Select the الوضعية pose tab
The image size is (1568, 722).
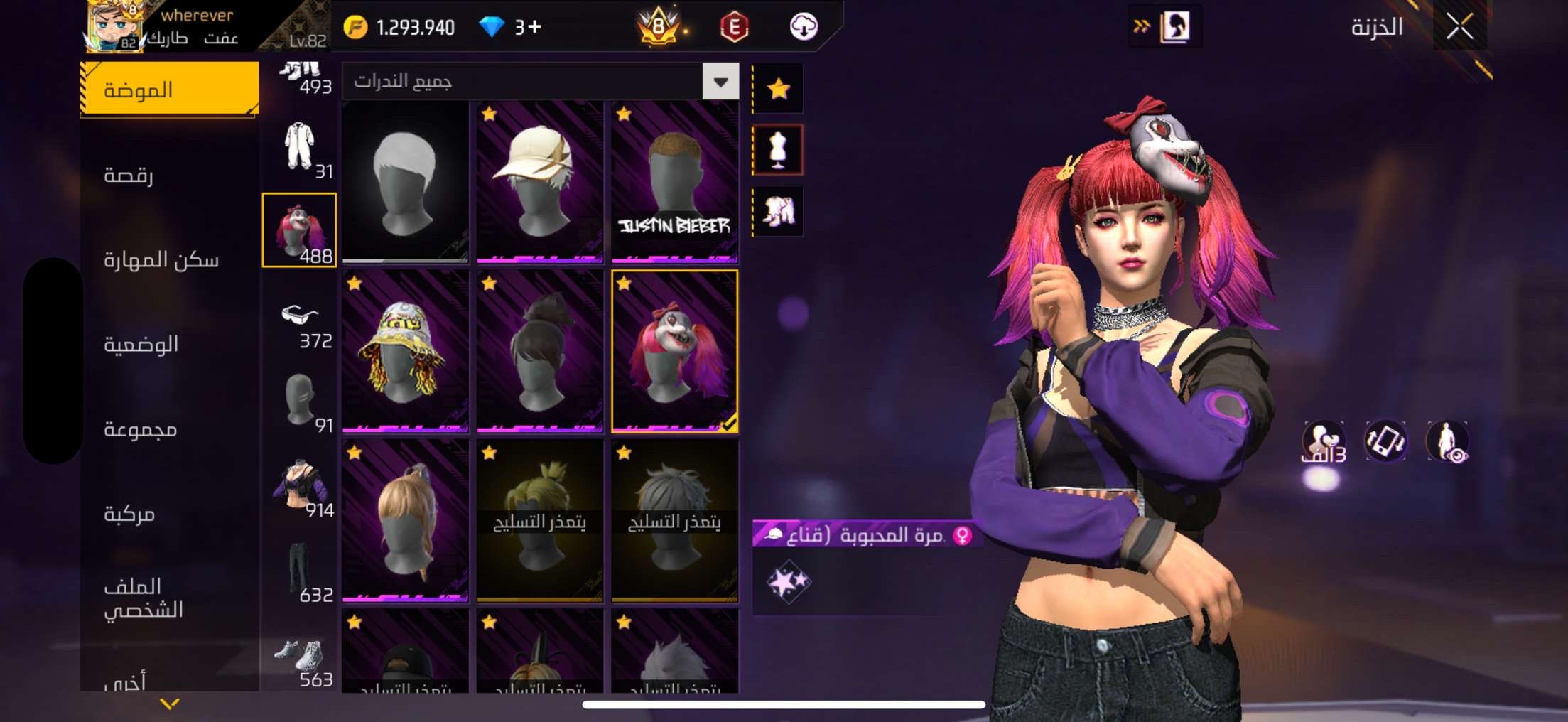click(141, 345)
